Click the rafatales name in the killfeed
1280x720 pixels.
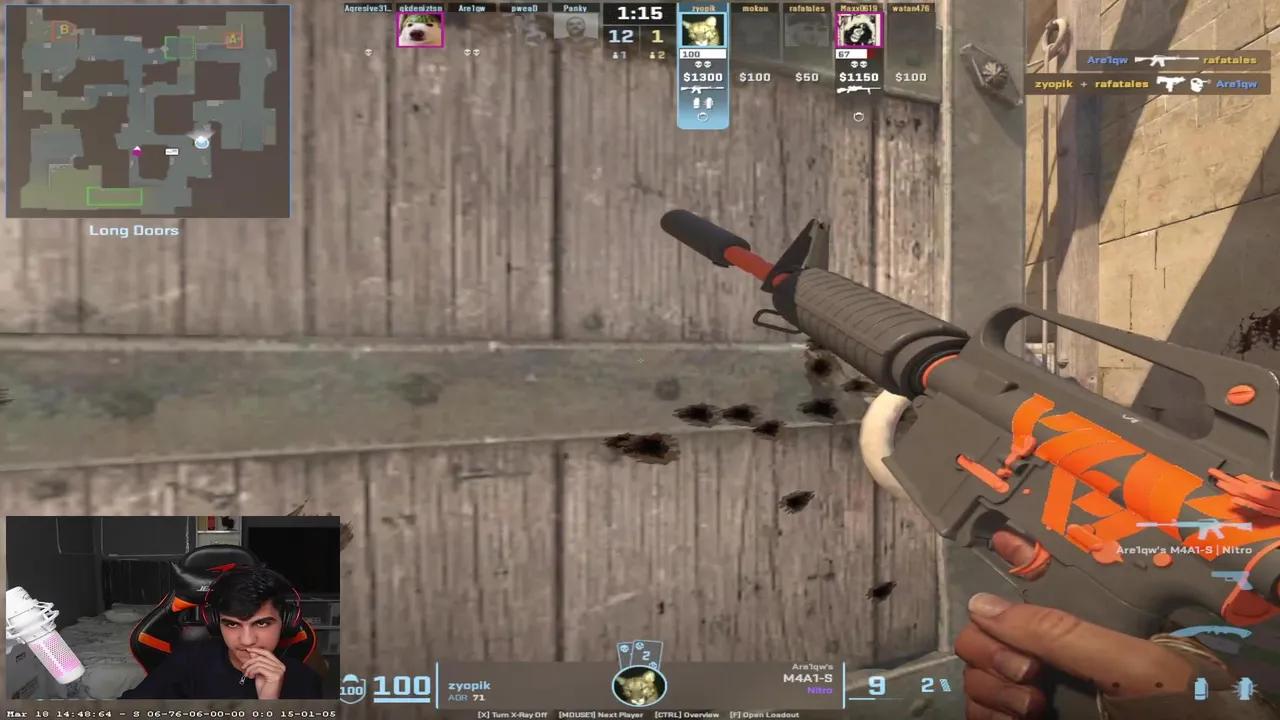point(1231,59)
